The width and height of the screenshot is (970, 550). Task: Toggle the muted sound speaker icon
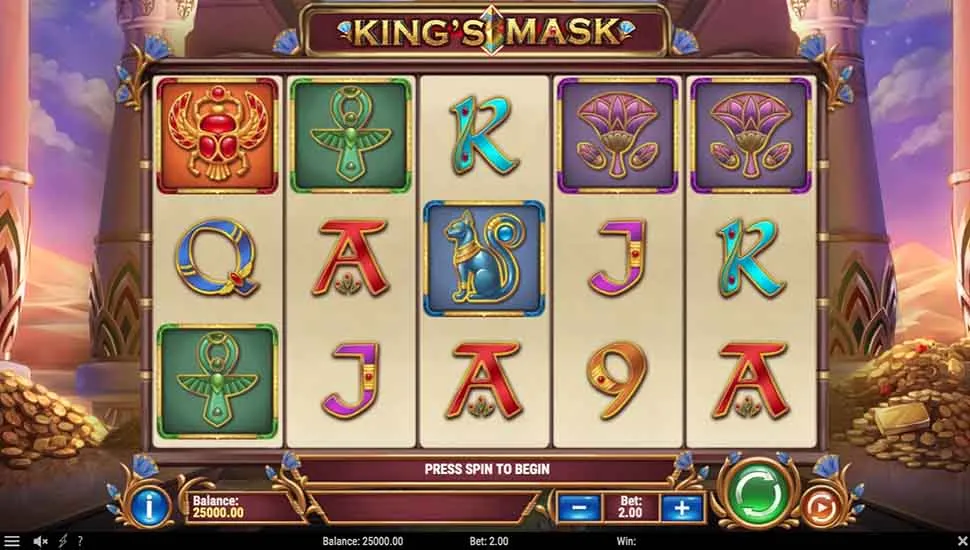(41, 541)
